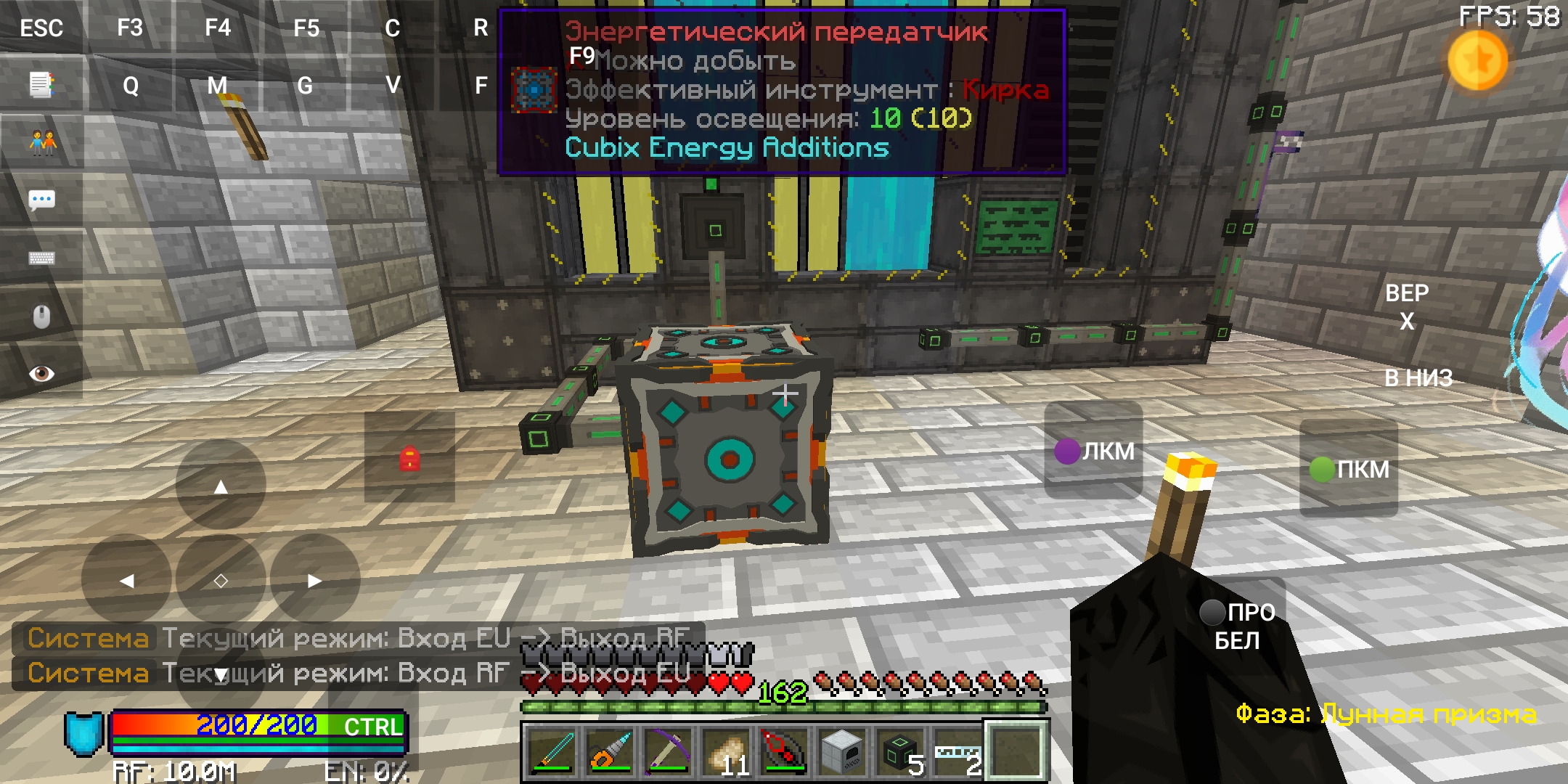The height and width of the screenshot is (784, 1568).
Task: Tap the left arrow movement button
Action: 127,580
